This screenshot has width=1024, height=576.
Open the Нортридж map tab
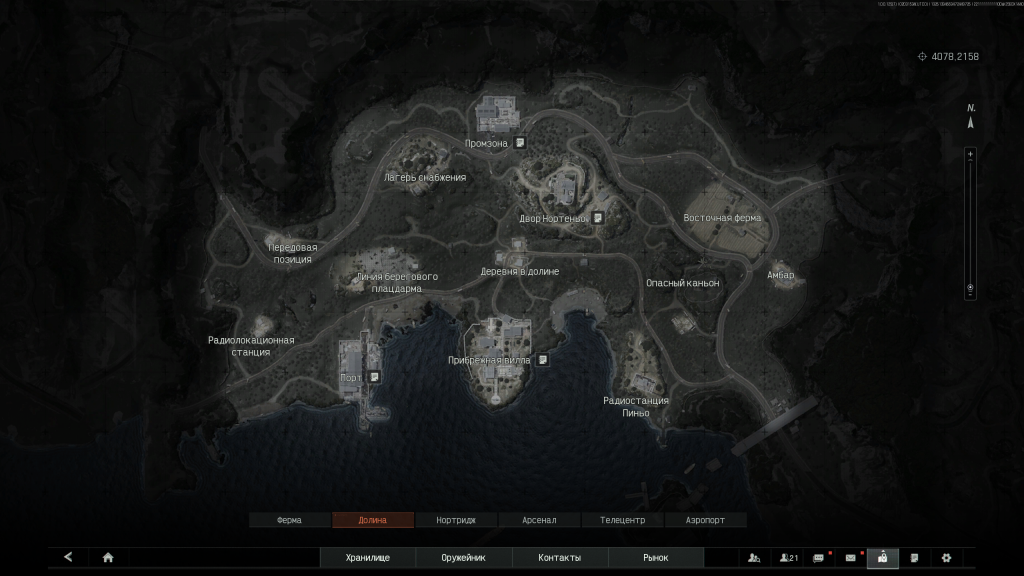456,520
